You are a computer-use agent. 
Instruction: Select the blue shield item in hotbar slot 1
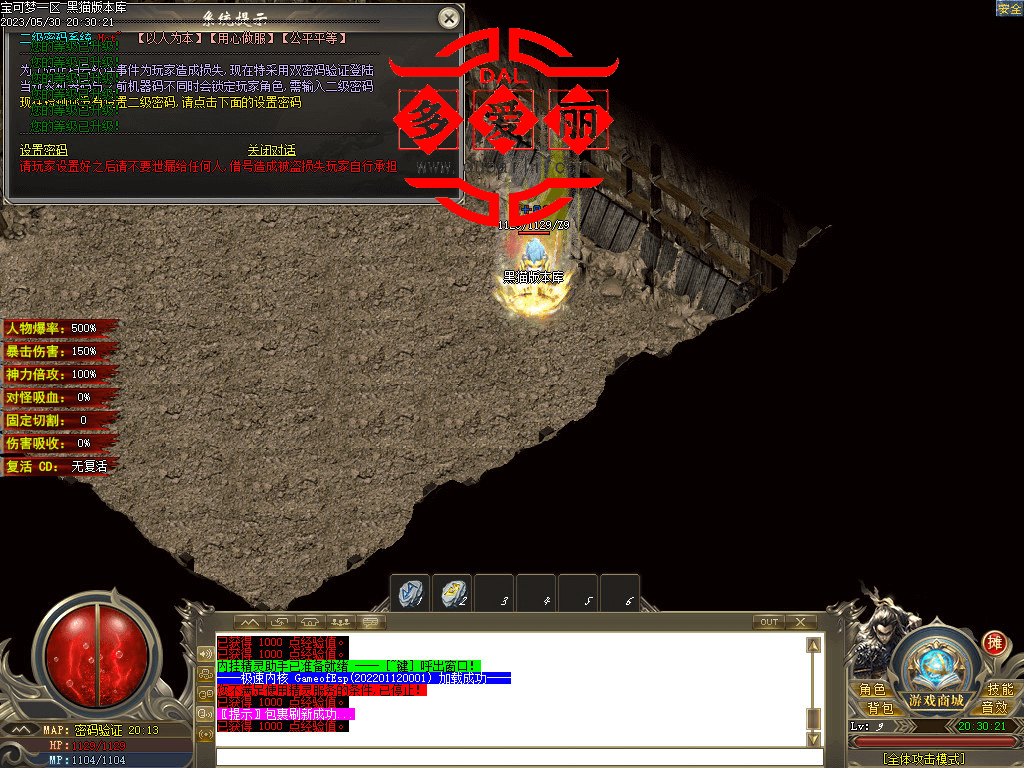[412, 592]
